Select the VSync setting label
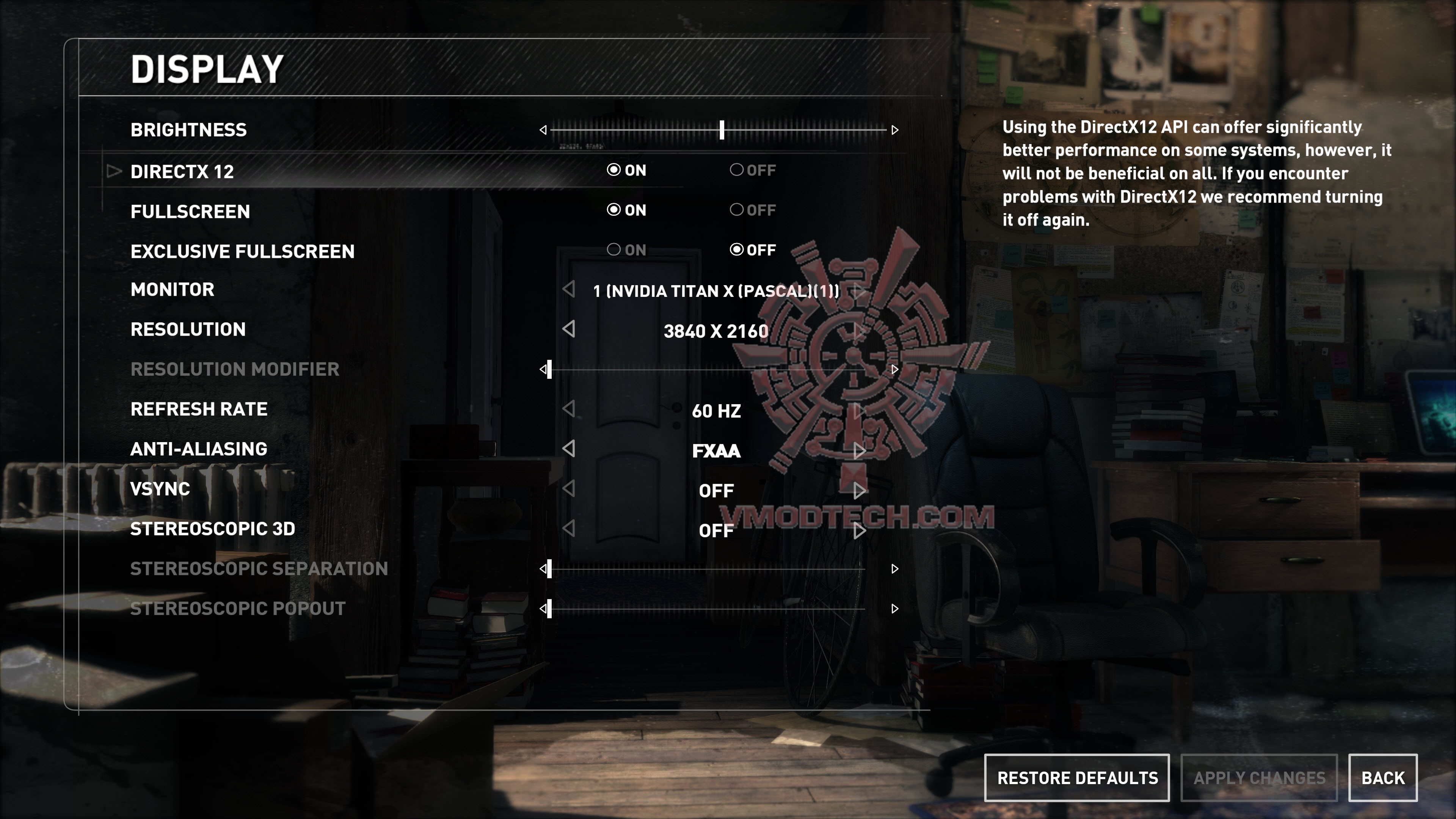 [x=160, y=489]
